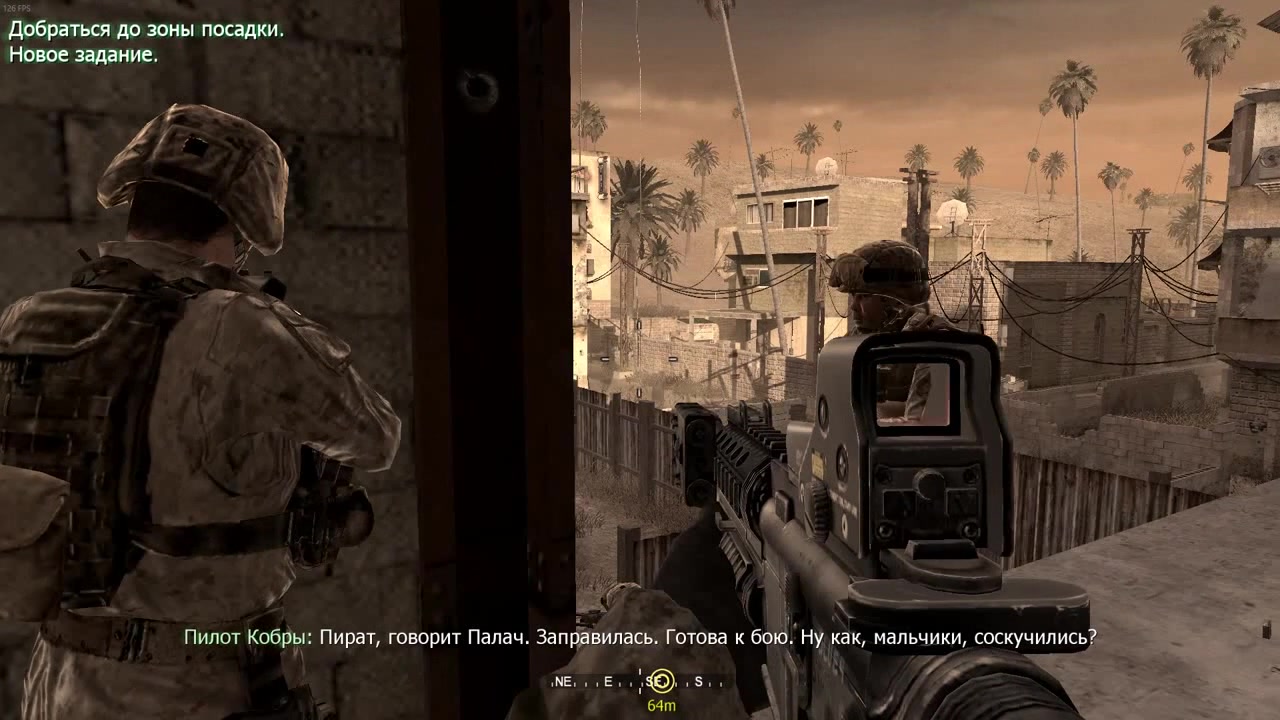Viewport: 1280px width, 720px height.
Task: Click the NE marker on the compass strip
Action: [x=563, y=681]
